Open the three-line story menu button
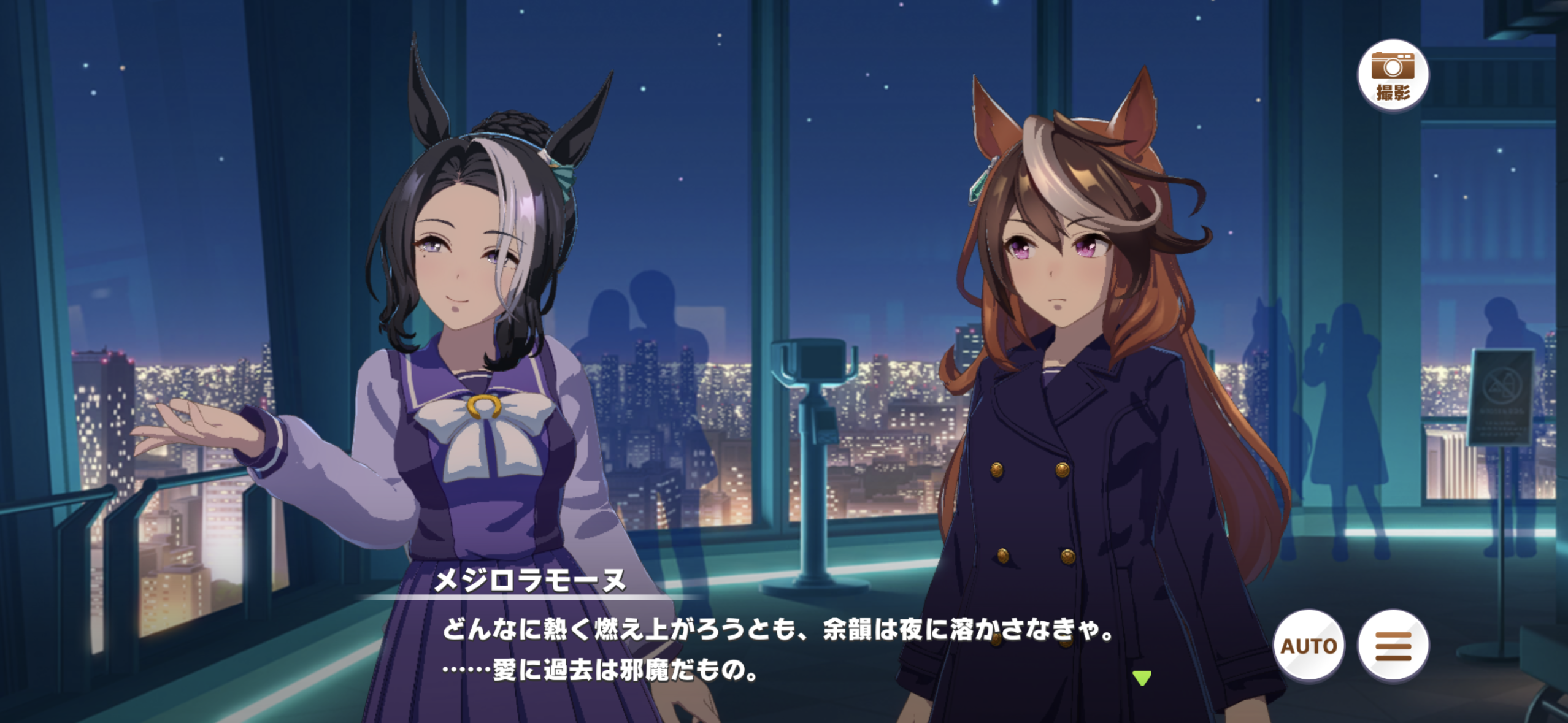The height and width of the screenshot is (723, 1568). point(1393,646)
